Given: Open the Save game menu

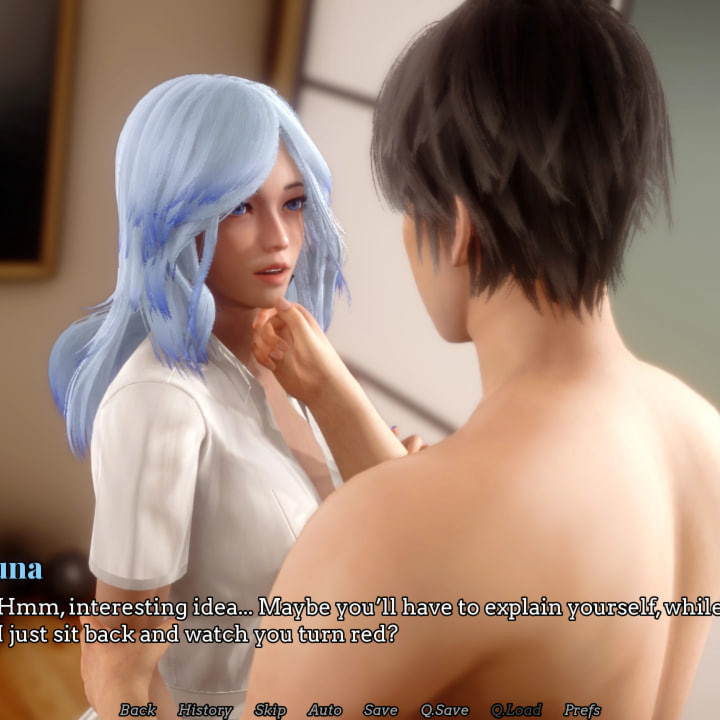Looking at the screenshot, I should click(x=381, y=710).
